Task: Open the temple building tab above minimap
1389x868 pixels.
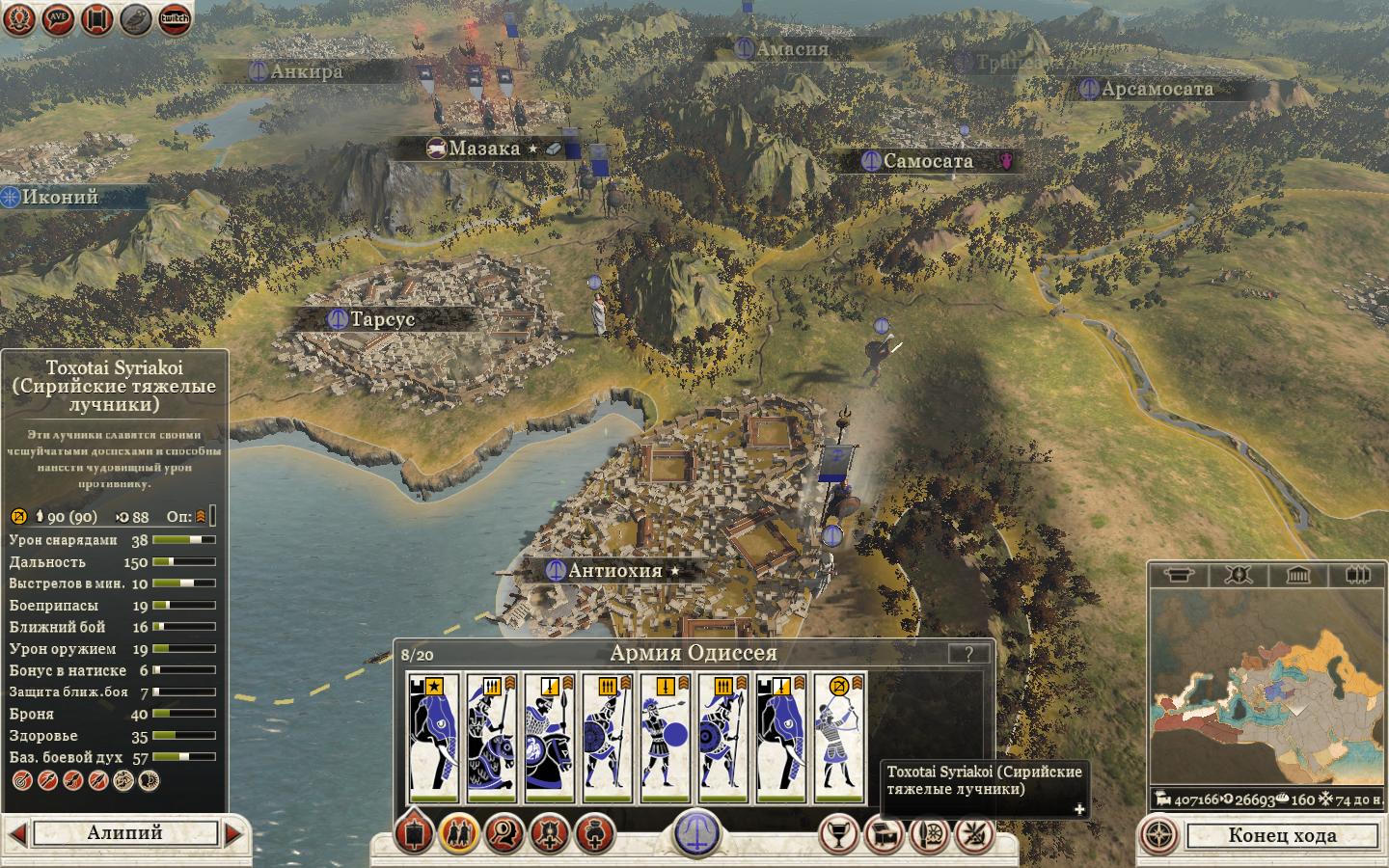Action: [x=1298, y=576]
